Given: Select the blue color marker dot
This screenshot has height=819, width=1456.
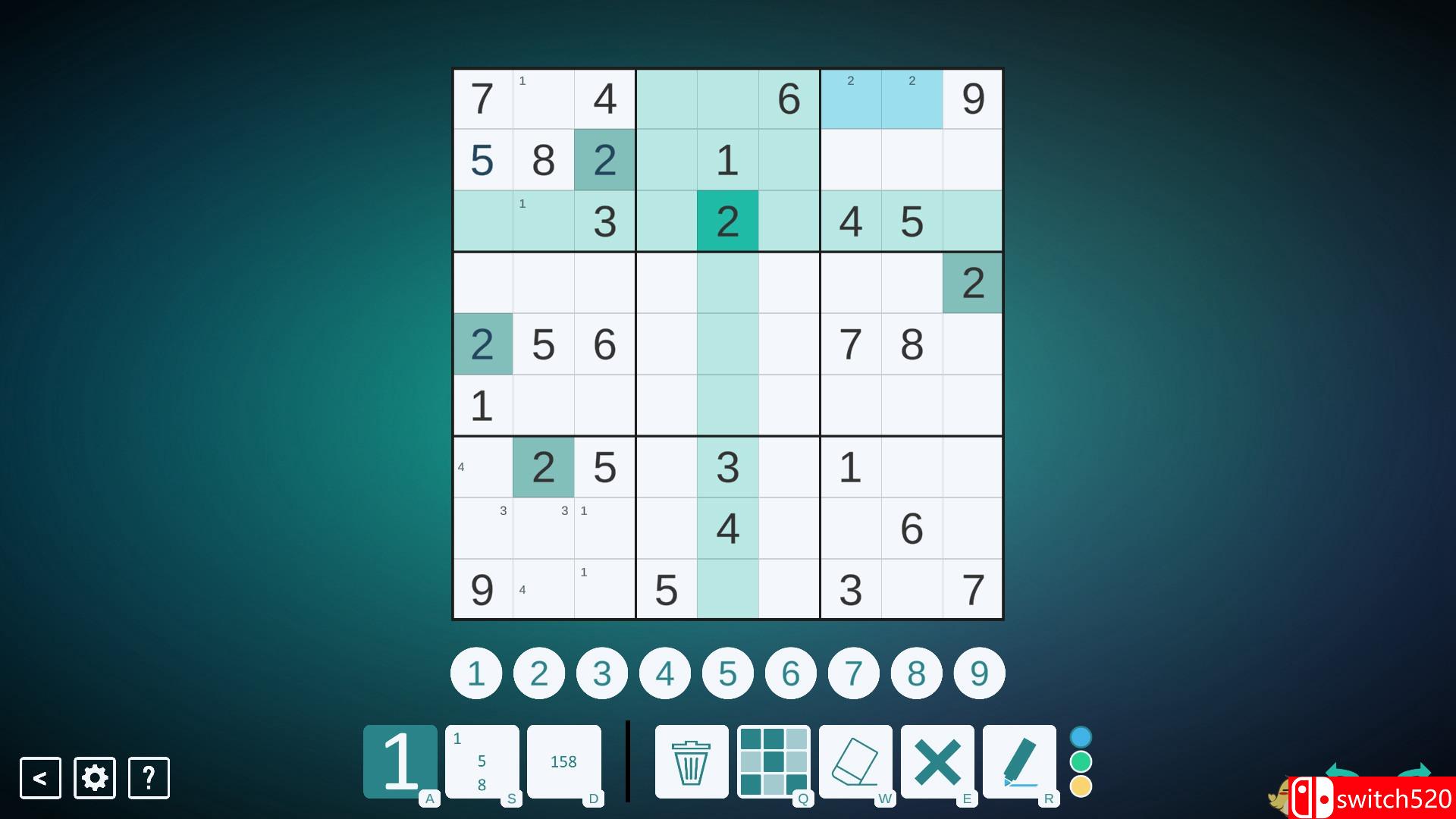Looking at the screenshot, I should (x=1081, y=735).
